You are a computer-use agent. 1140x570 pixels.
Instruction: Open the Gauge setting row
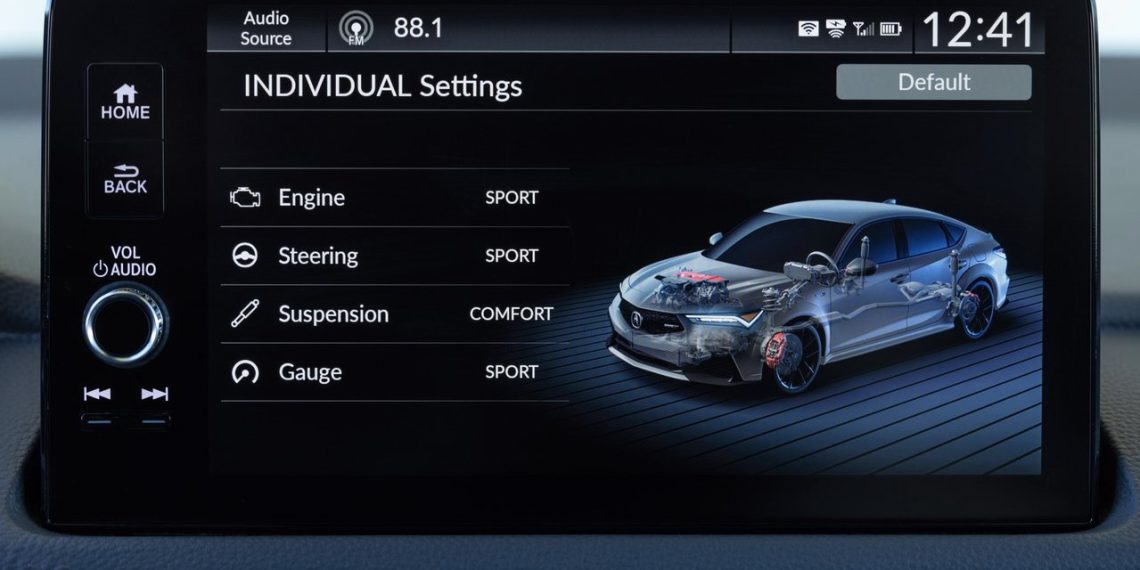394,372
